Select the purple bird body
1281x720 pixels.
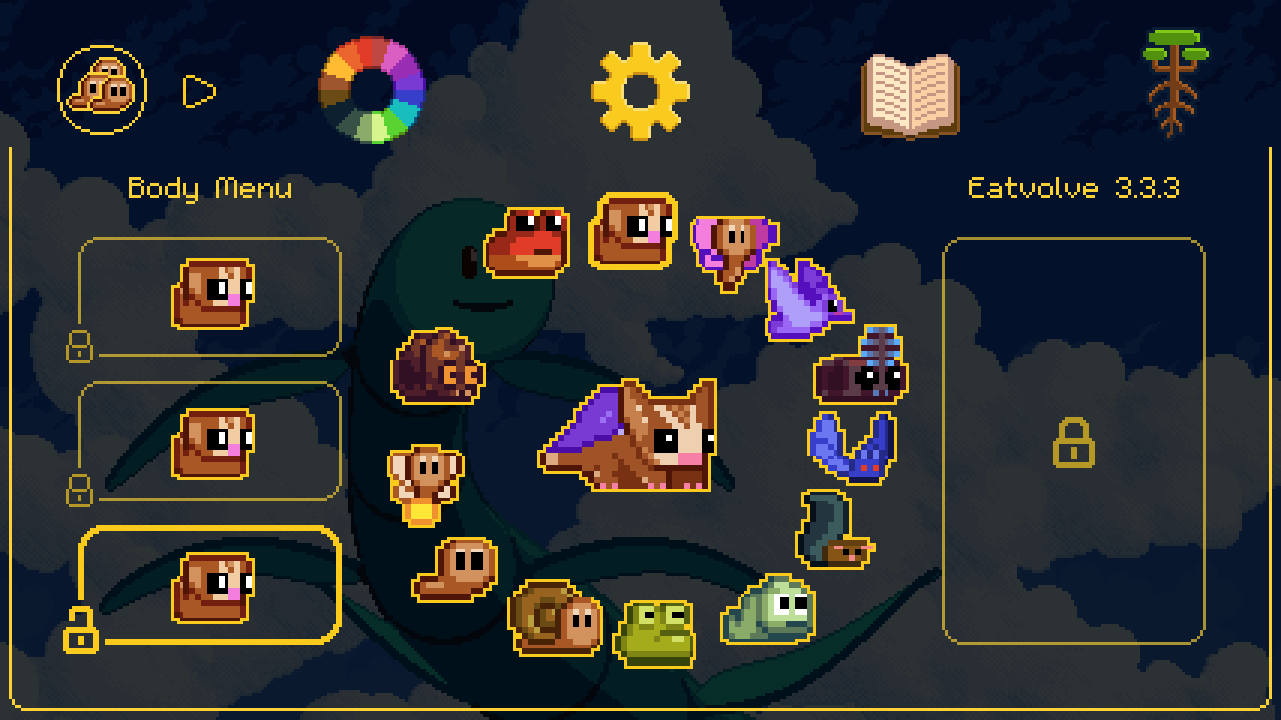pos(805,300)
